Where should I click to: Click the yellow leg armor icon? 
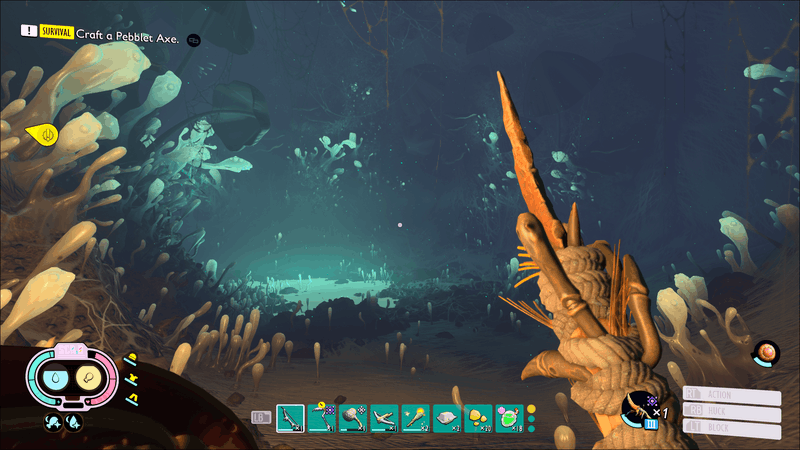pos(131,398)
